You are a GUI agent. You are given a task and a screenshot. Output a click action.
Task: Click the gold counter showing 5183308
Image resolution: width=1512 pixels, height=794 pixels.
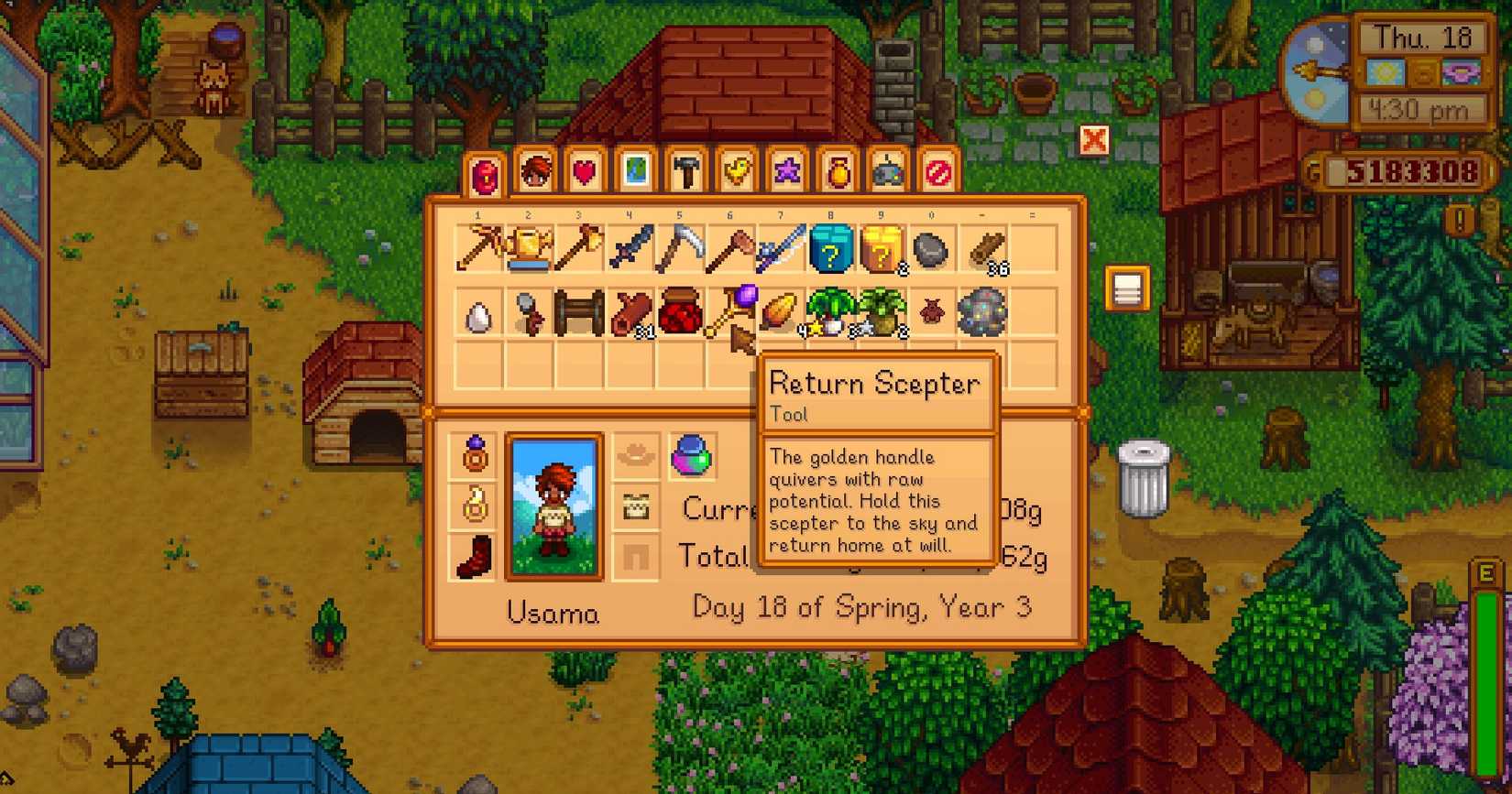[x=1416, y=170]
